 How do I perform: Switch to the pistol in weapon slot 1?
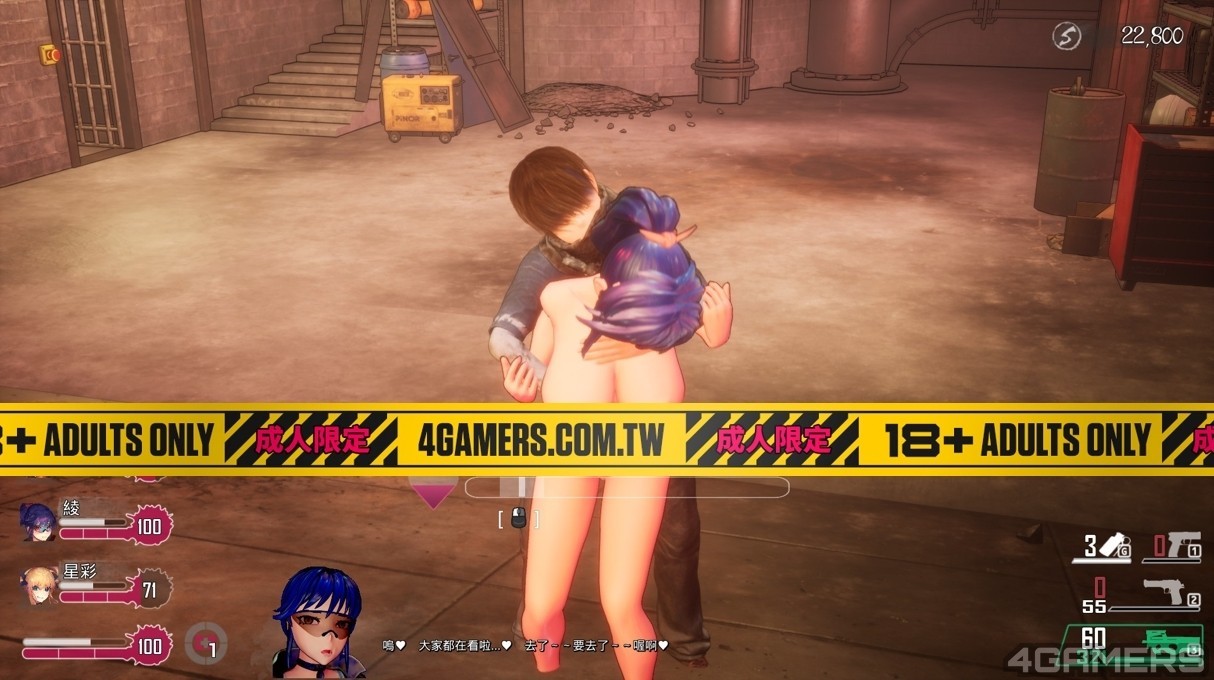(x=1182, y=546)
